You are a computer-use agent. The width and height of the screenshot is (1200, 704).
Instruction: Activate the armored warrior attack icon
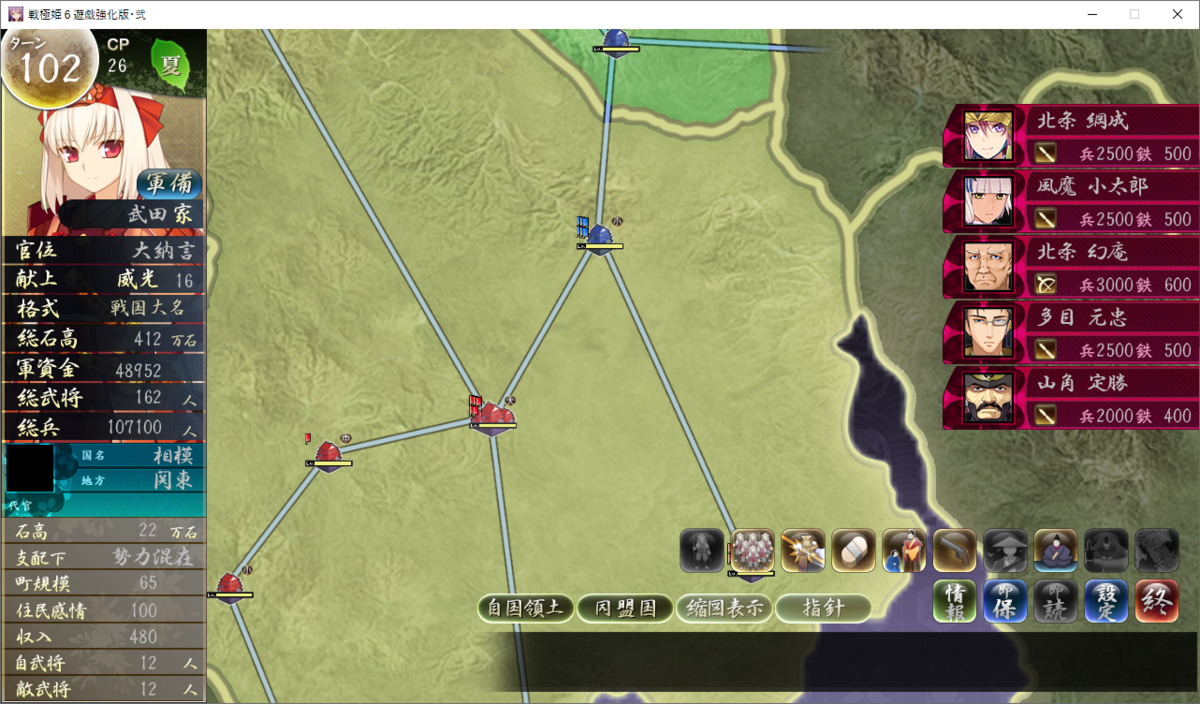click(x=803, y=551)
